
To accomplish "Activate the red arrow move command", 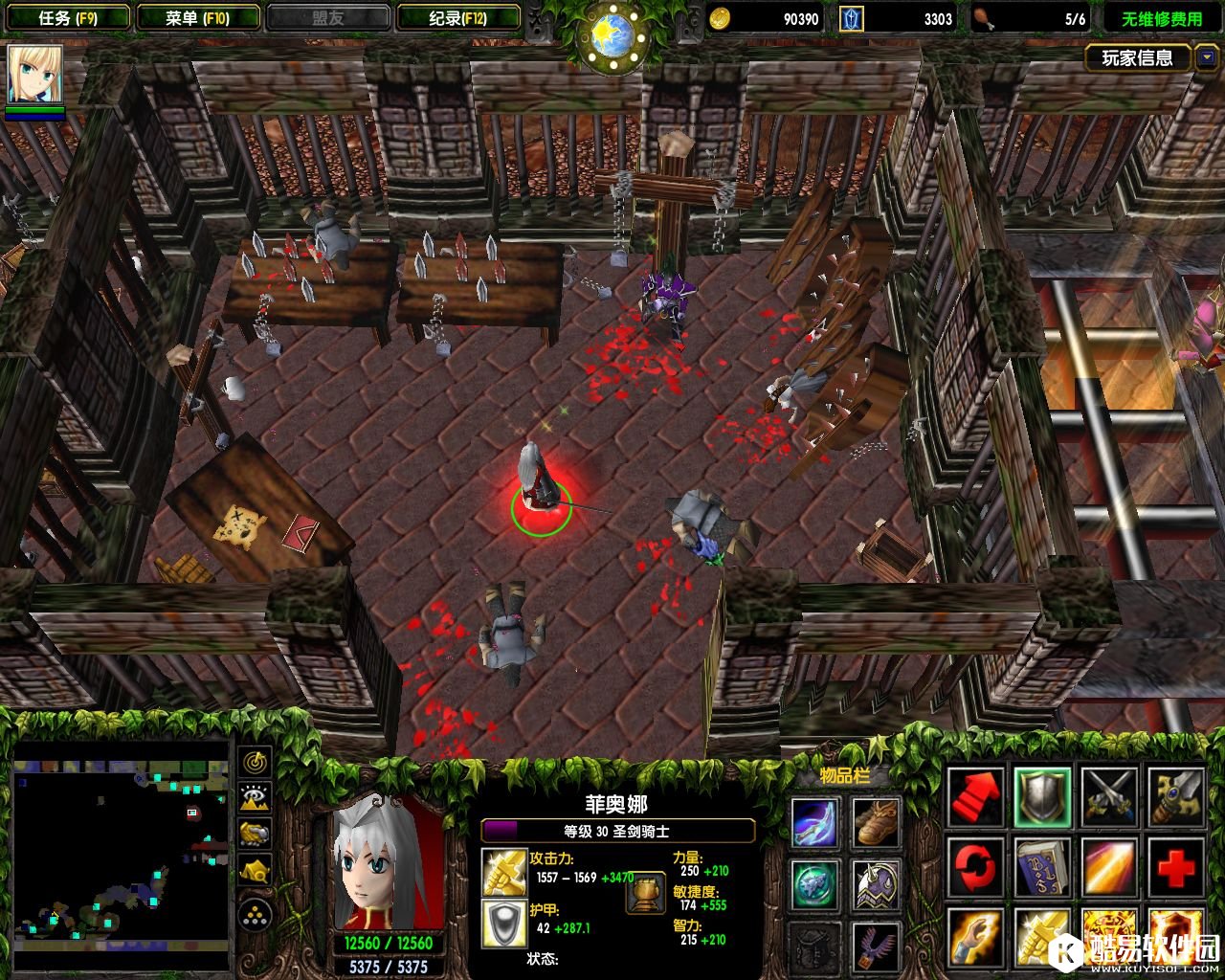I will (975, 797).
